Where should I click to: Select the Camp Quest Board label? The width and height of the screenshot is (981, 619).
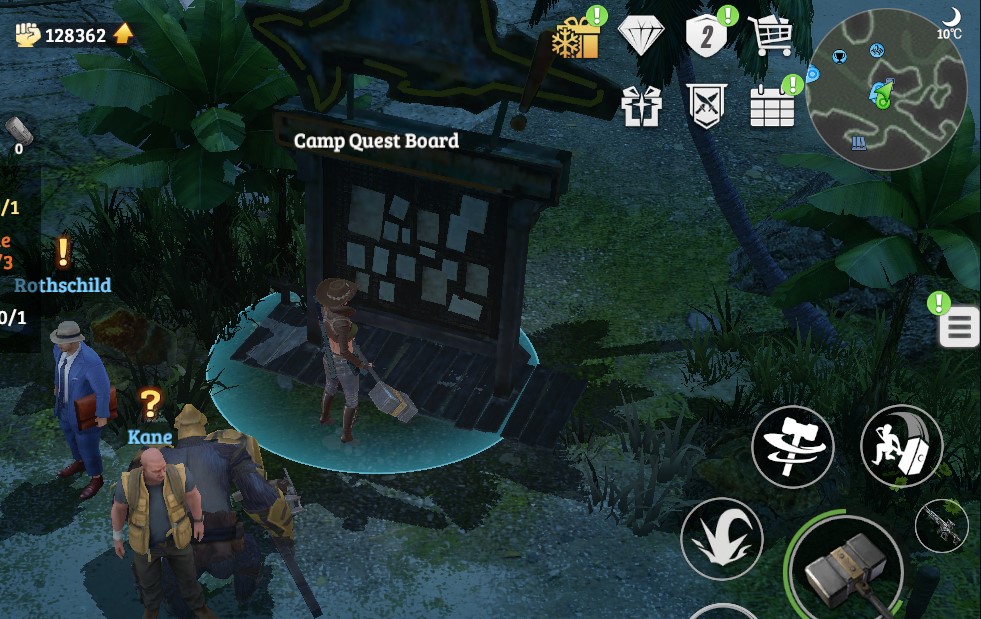tap(376, 141)
